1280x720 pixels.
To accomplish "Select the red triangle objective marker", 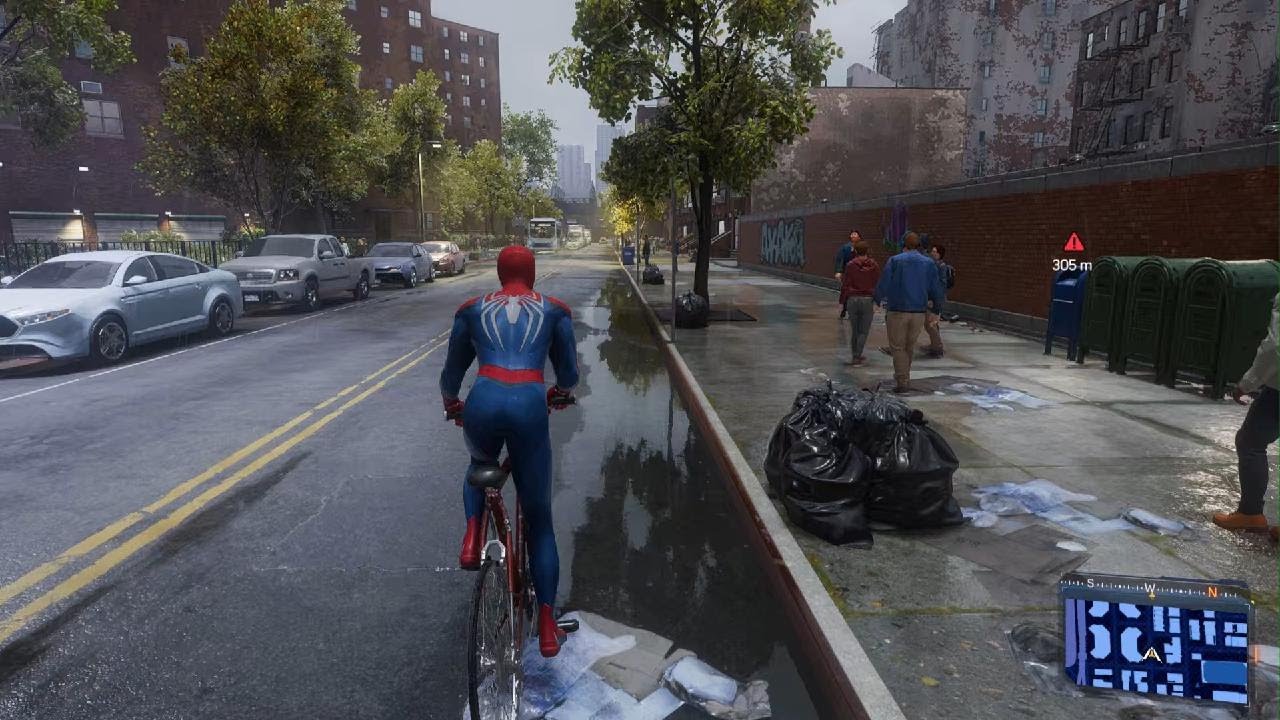I will pos(1073,242).
